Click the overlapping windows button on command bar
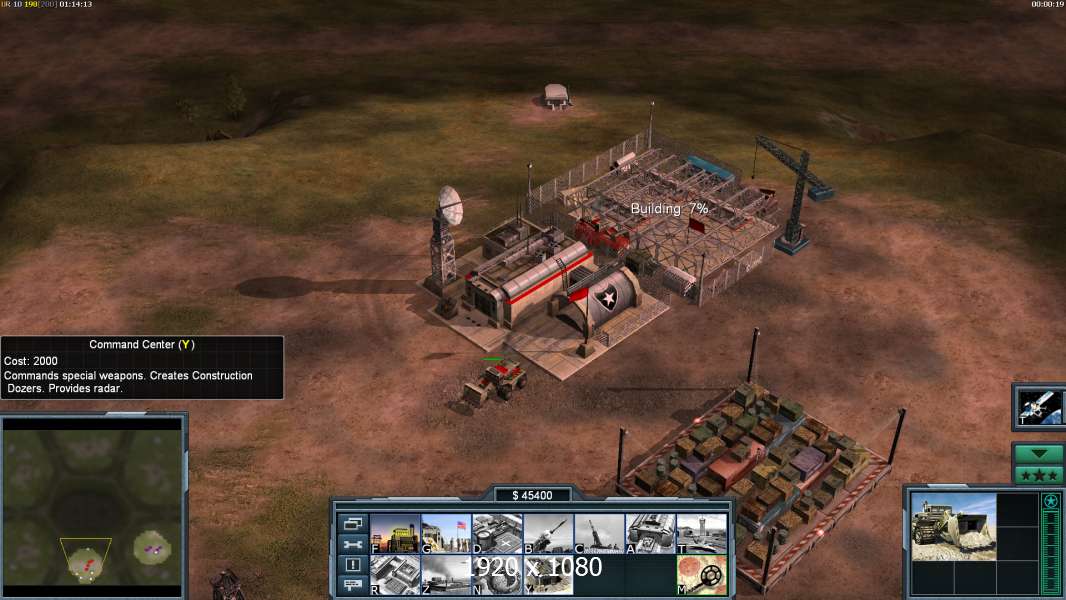The height and width of the screenshot is (600, 1066). pyautogui.click(x=352, y=523)
